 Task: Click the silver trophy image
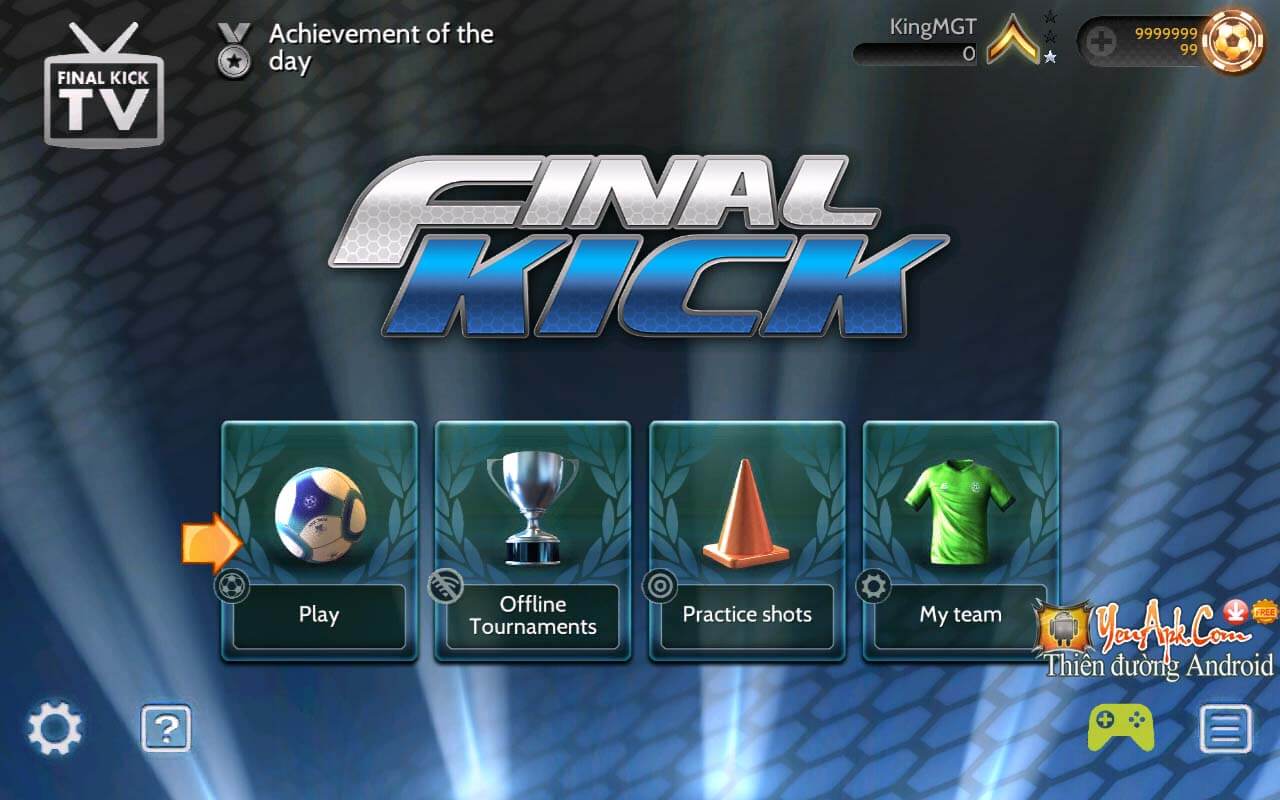pyautogui.click(x=531, y=505)
